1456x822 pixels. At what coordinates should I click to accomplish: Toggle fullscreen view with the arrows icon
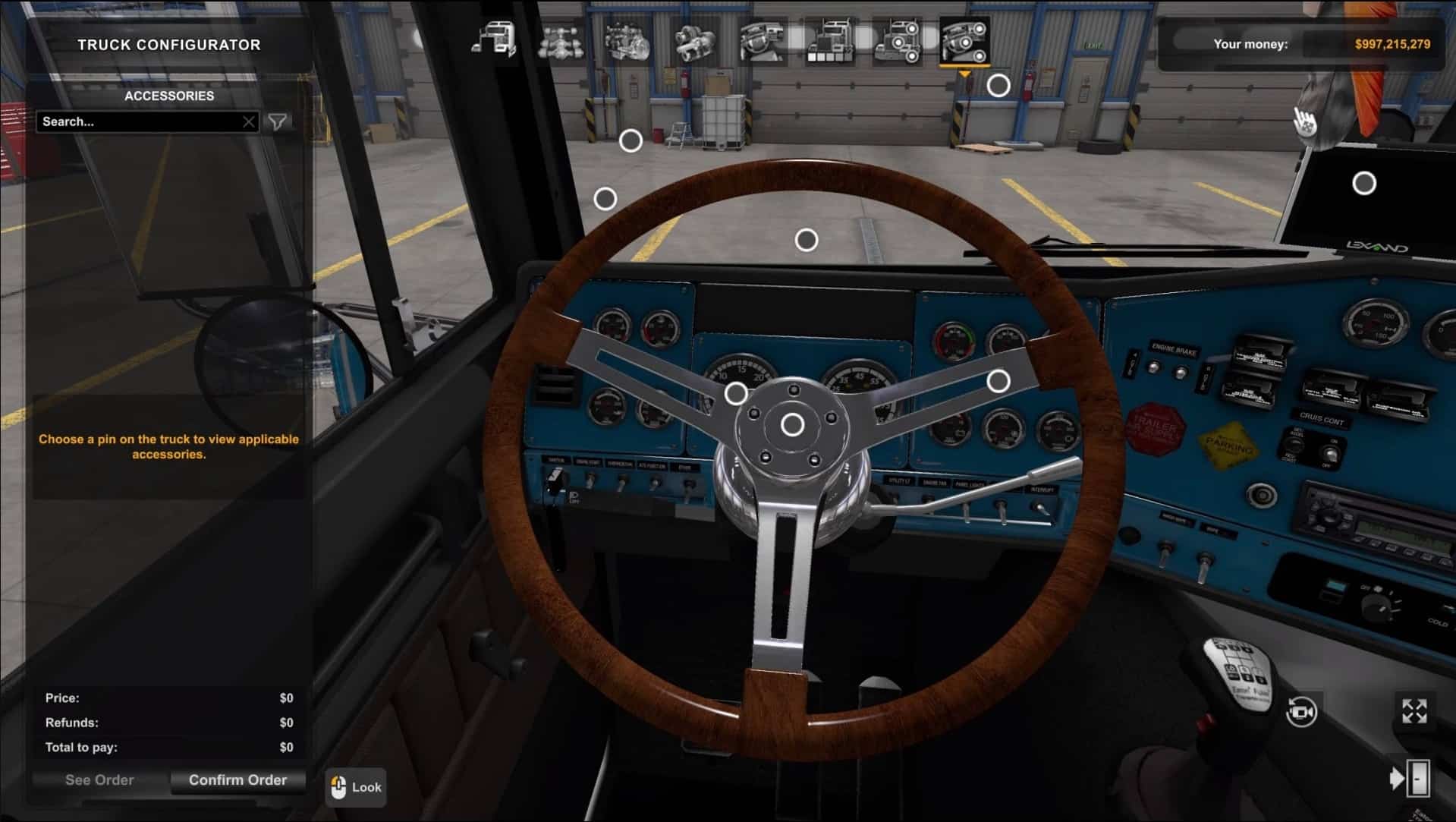[1414, 711]
